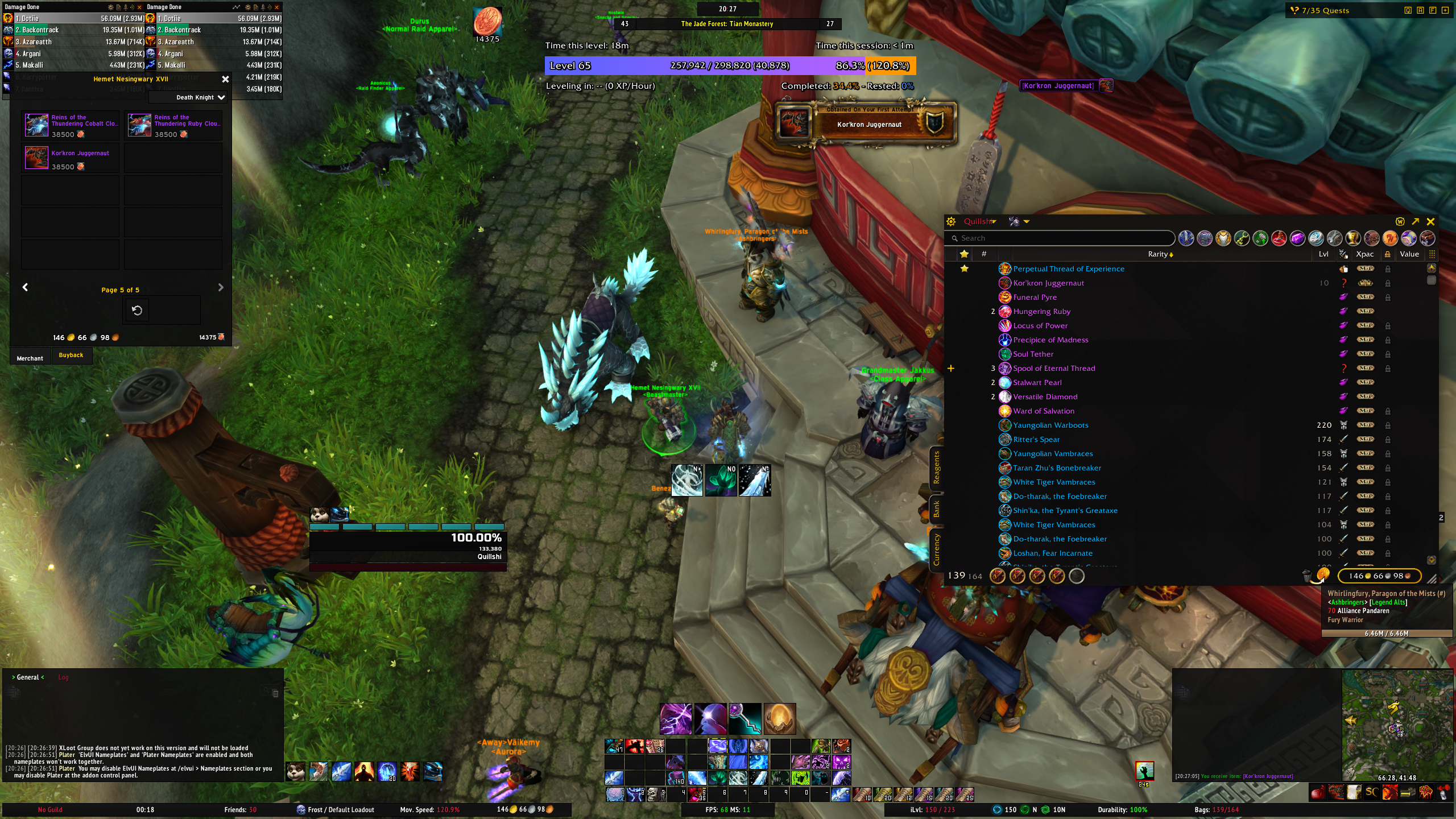Open the Reagents side tab
The height and width of the screenshot is (819, 1456).
pyautogui.click(x=936, y=468)
